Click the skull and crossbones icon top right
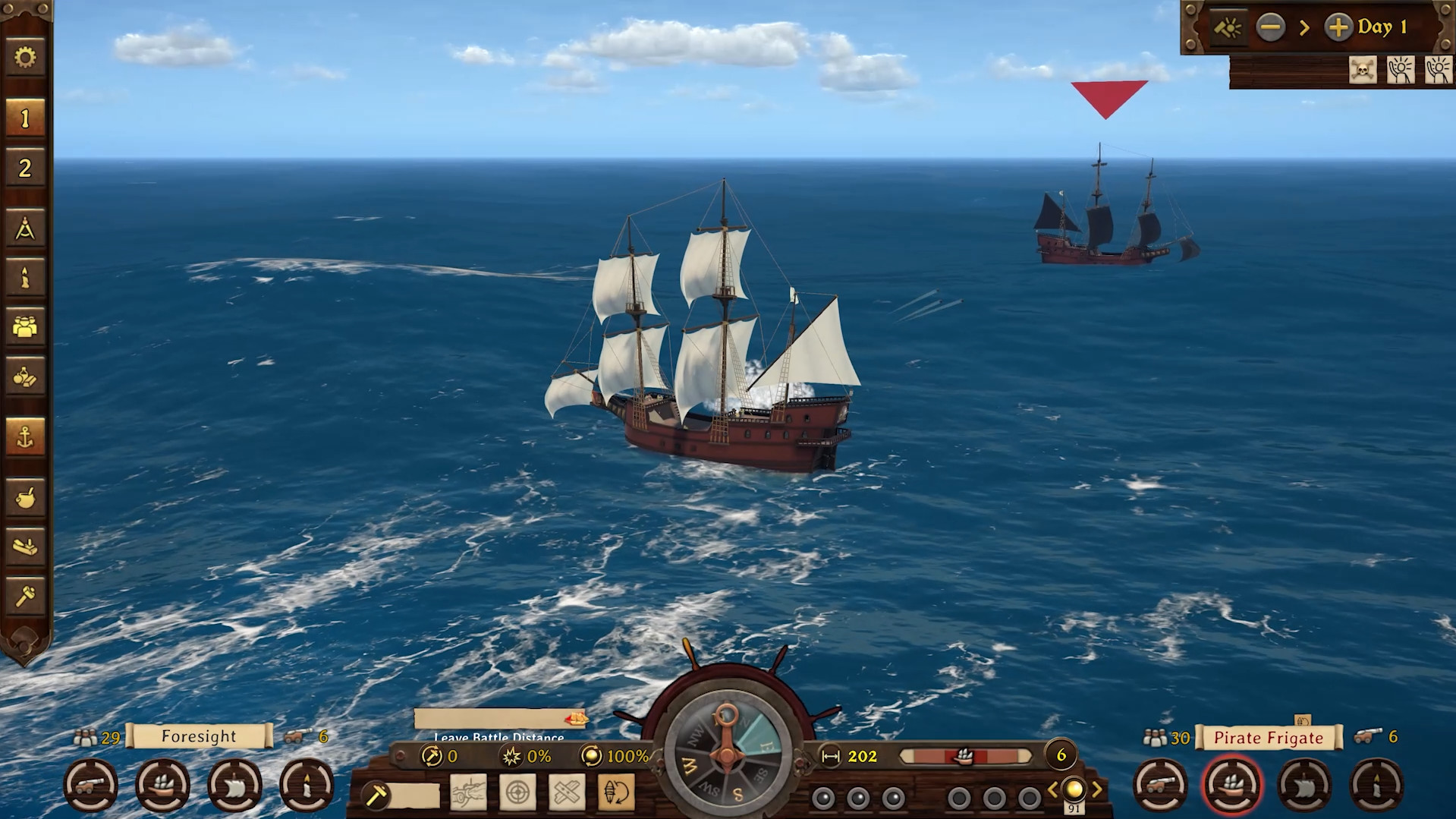Screen dimensions: 1456x819 (1361, 70)
